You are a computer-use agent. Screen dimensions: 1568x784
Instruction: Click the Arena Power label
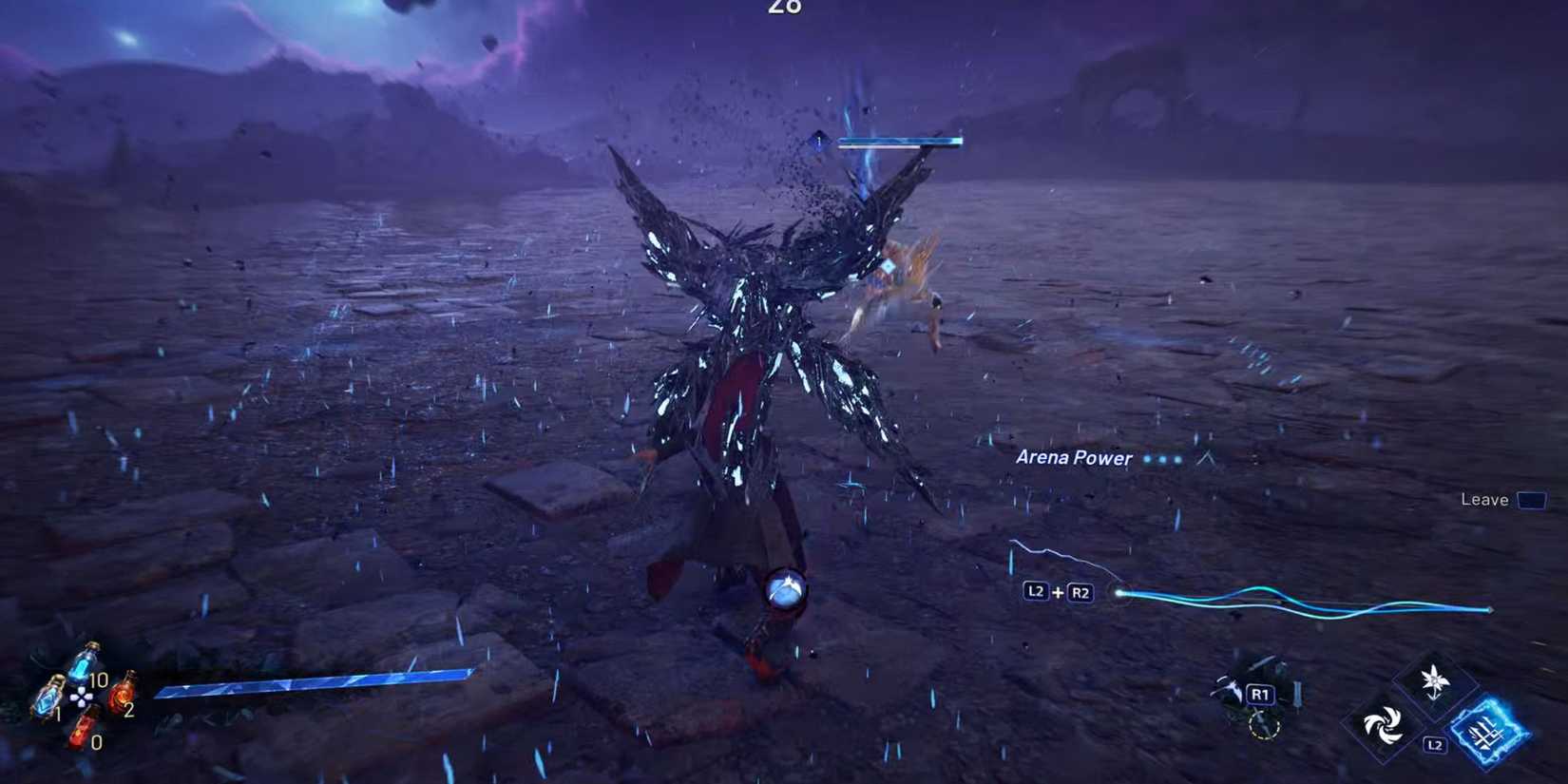(x=1074, y=458)
